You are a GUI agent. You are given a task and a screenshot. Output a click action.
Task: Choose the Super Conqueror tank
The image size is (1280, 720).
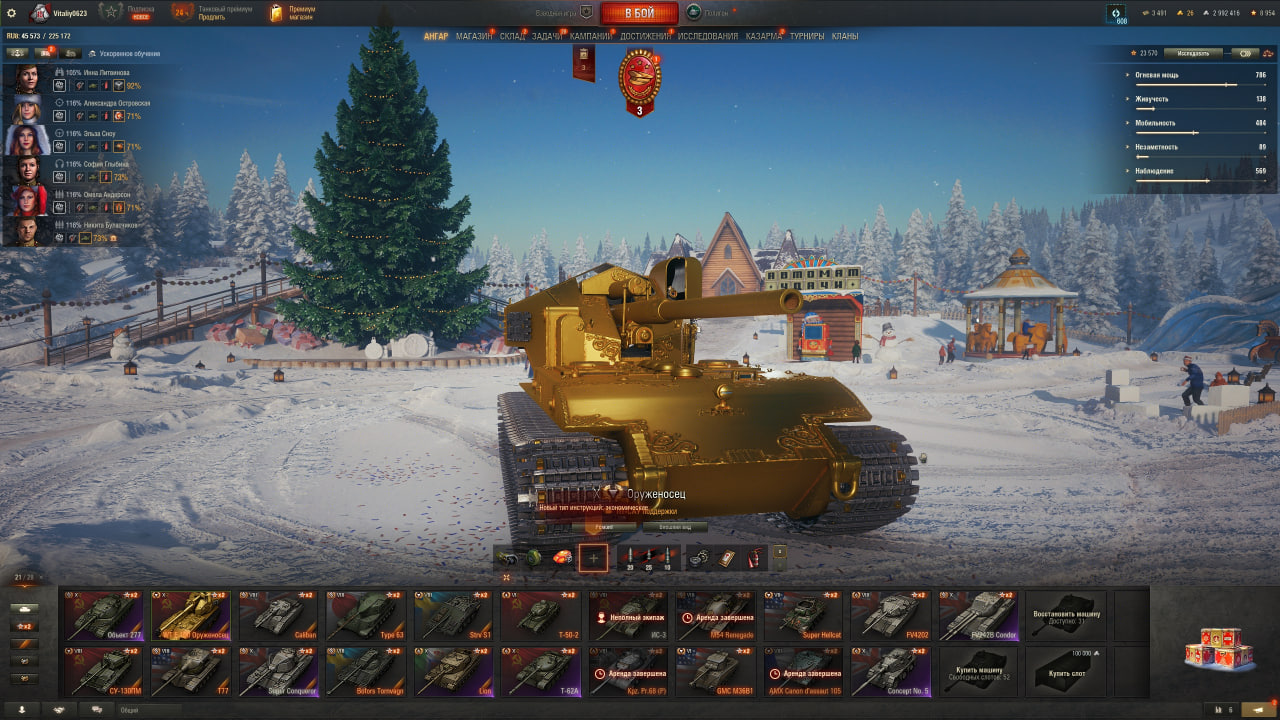[x=278, y=671]
